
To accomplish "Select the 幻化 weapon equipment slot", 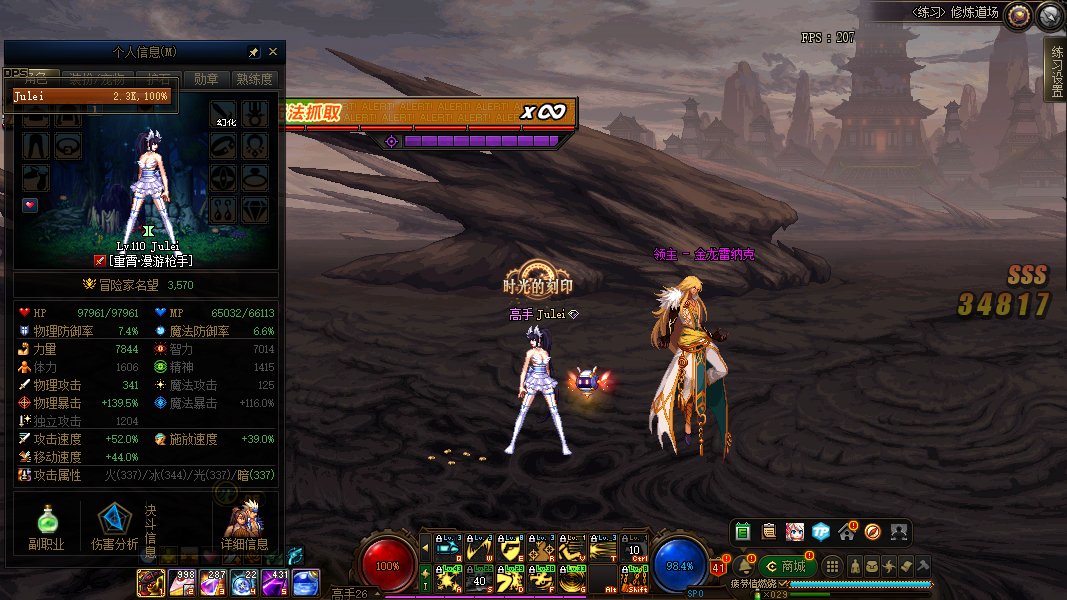I will 224,112.
